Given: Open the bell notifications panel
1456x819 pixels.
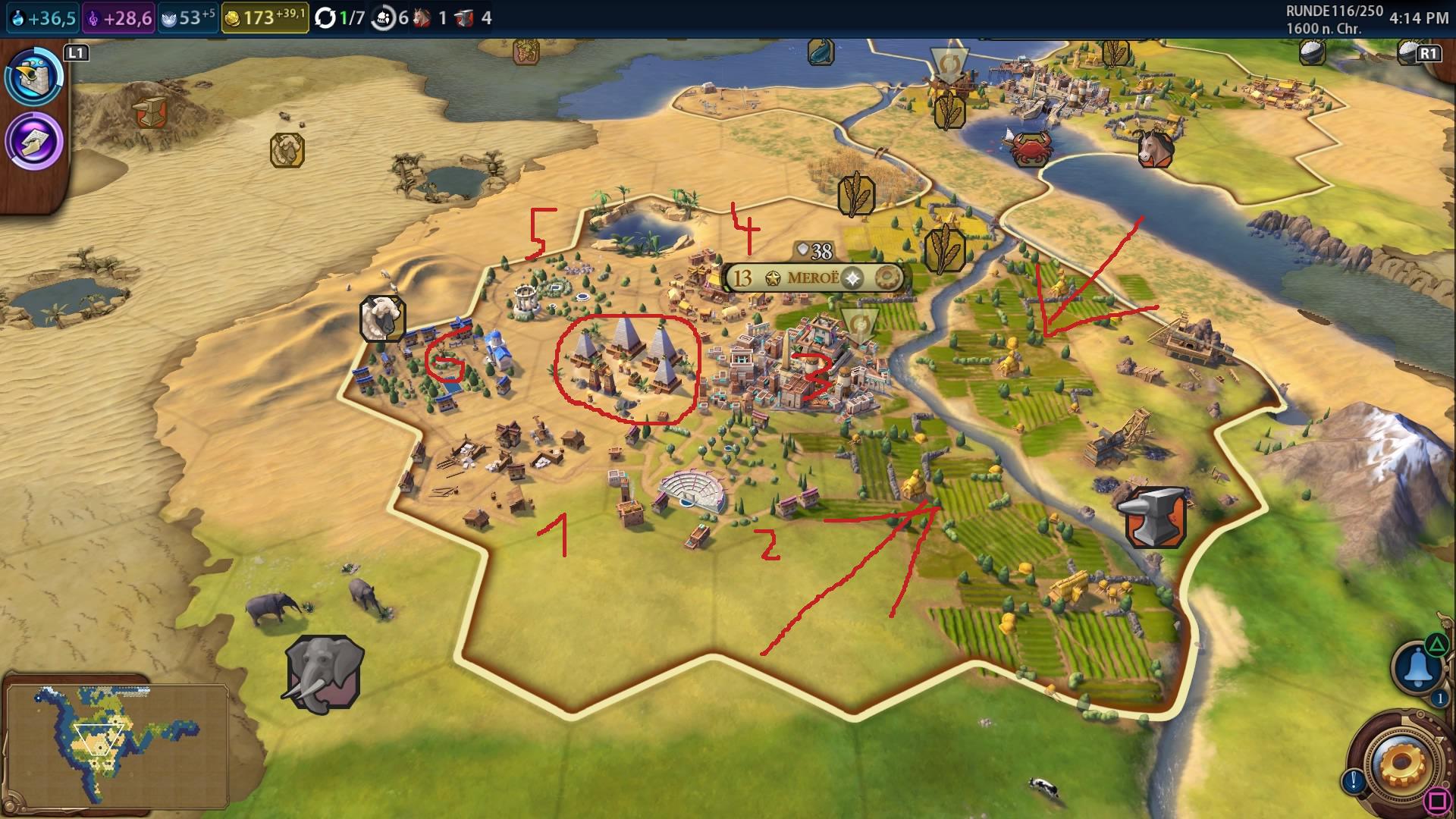Looking at the screenshot, I should click(x=1416, y=667).
